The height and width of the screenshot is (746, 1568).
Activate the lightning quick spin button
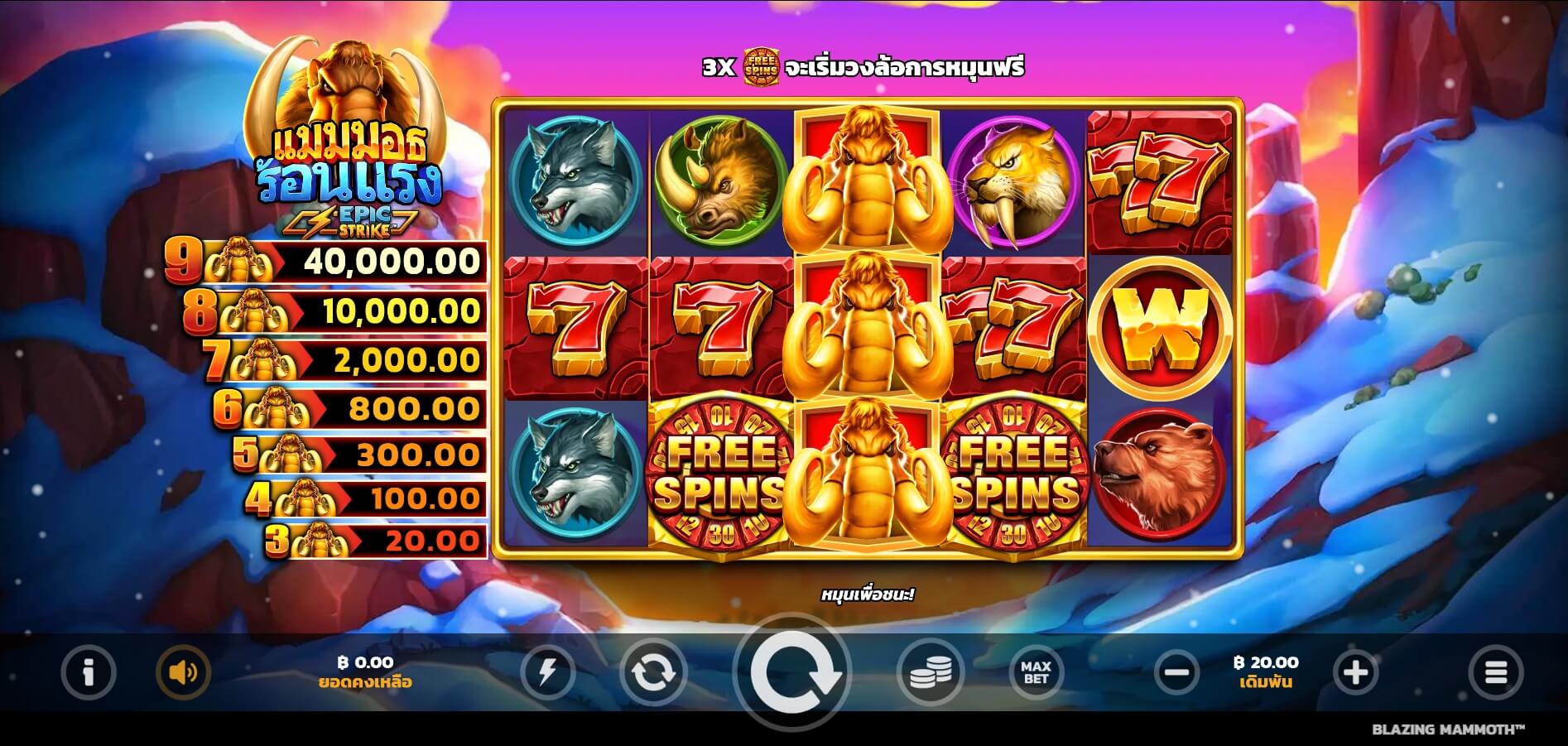[x=547, y=672]
